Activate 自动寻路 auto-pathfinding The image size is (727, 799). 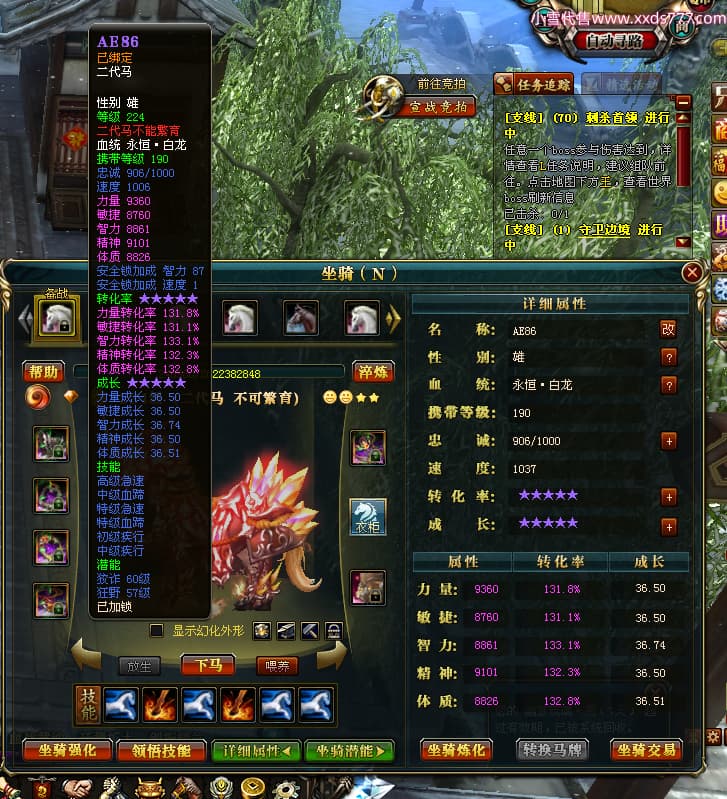[620, 41]
